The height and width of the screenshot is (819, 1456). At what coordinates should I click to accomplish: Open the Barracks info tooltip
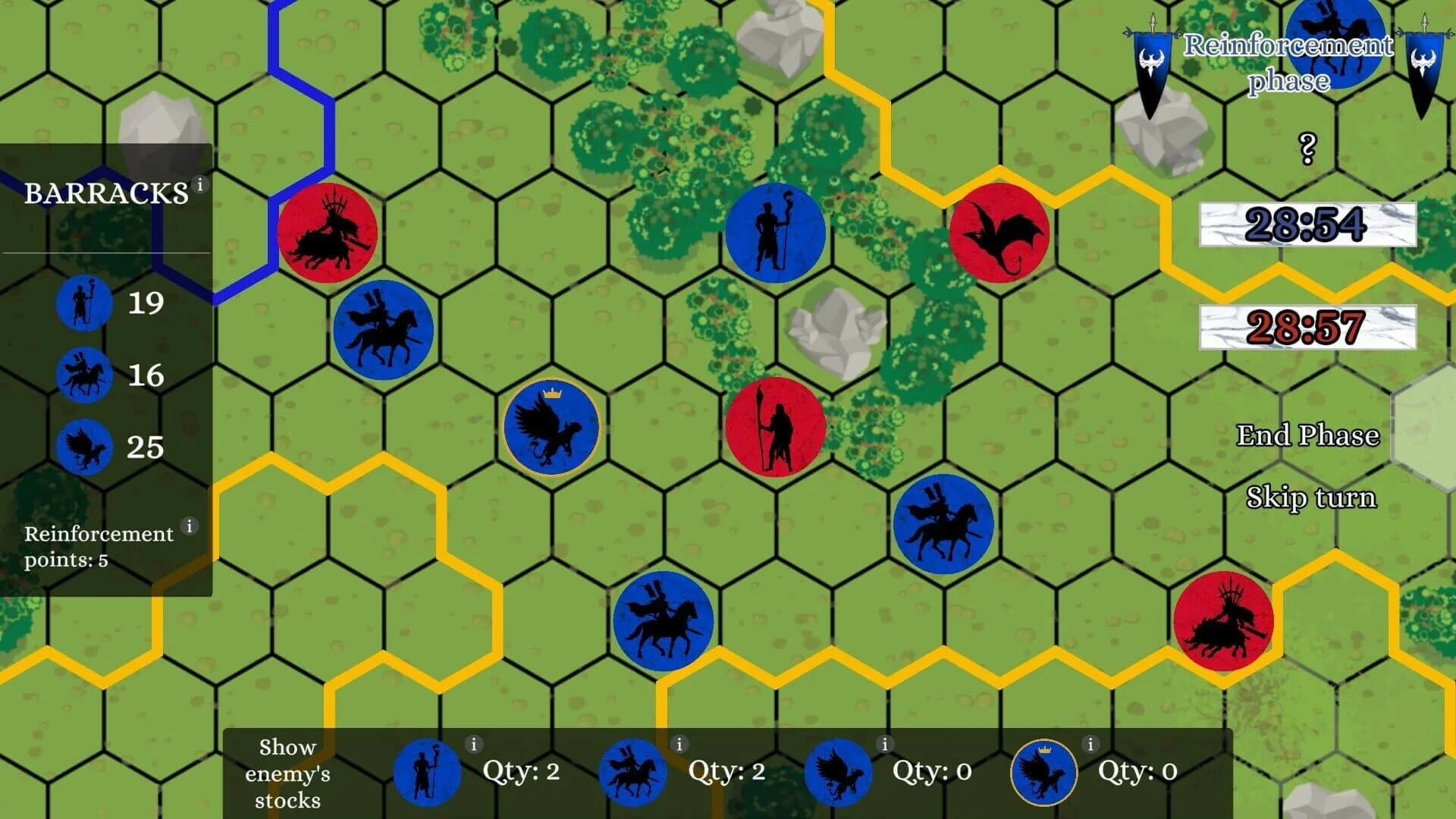pyautogui.click(x=200, y=183)
